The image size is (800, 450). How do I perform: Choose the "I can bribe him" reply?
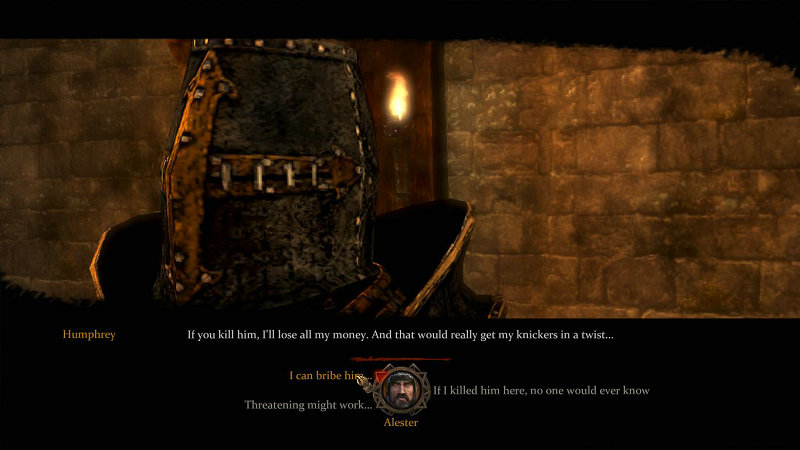326,376
